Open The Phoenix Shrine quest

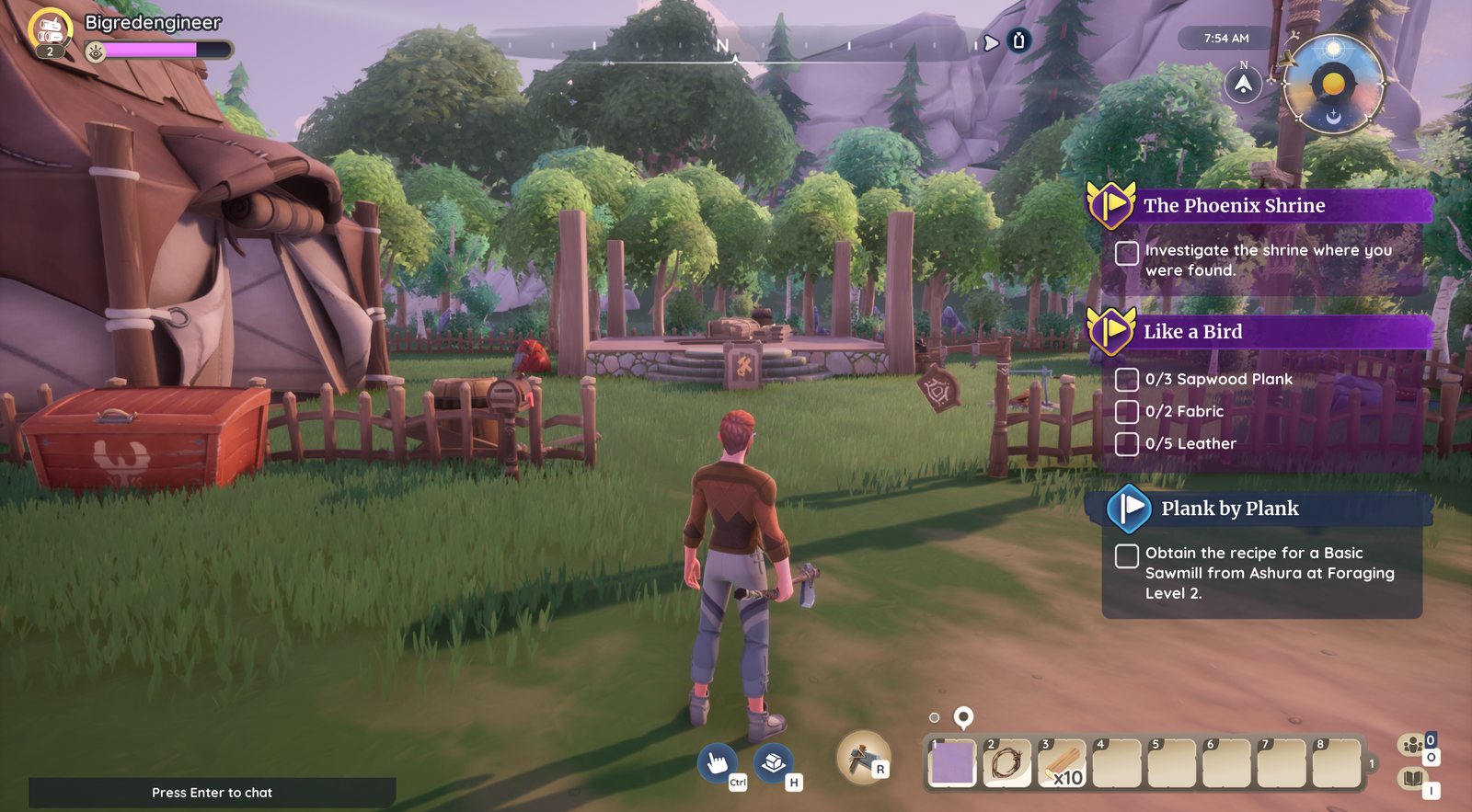tap(1234, 206)
